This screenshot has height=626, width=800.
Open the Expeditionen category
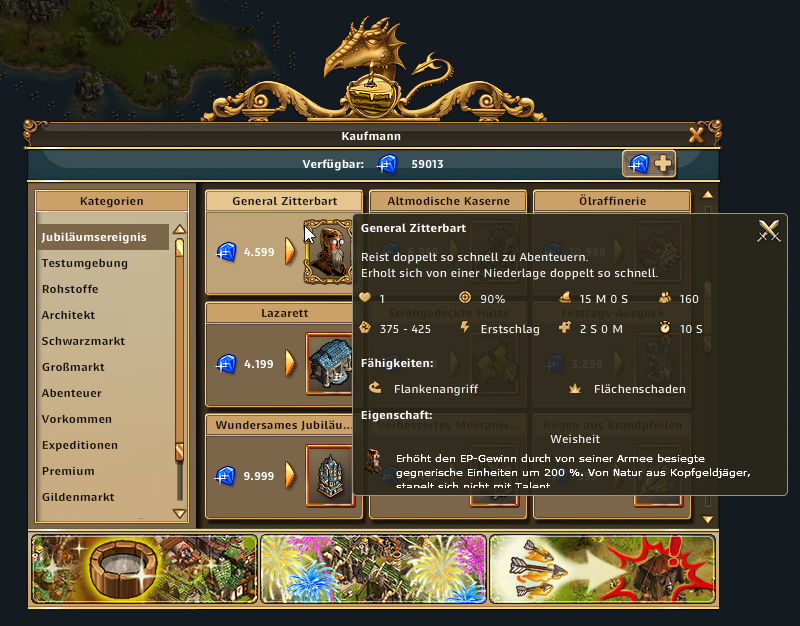(80, 445)
